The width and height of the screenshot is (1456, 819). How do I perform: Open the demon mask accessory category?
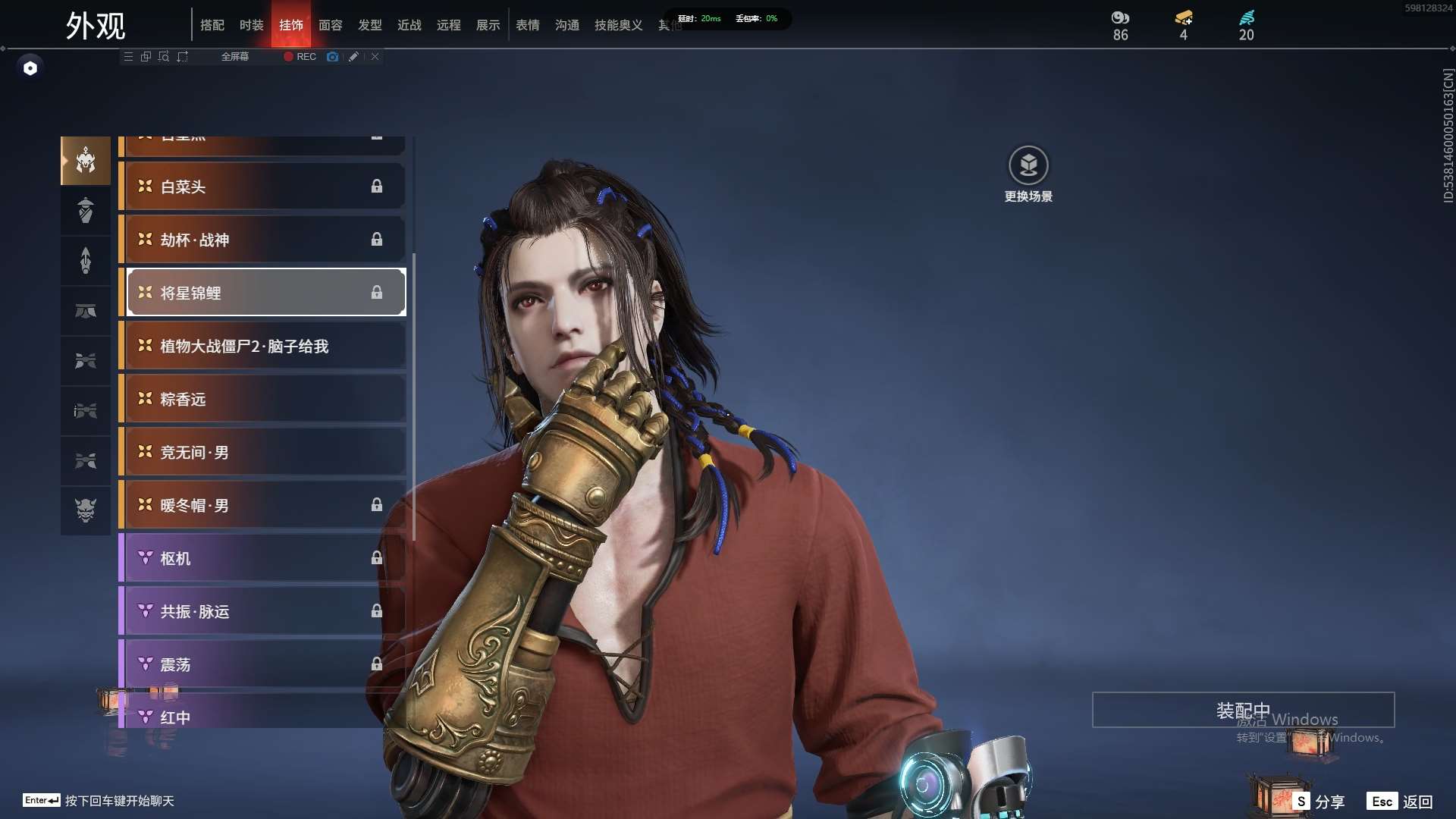86,510
